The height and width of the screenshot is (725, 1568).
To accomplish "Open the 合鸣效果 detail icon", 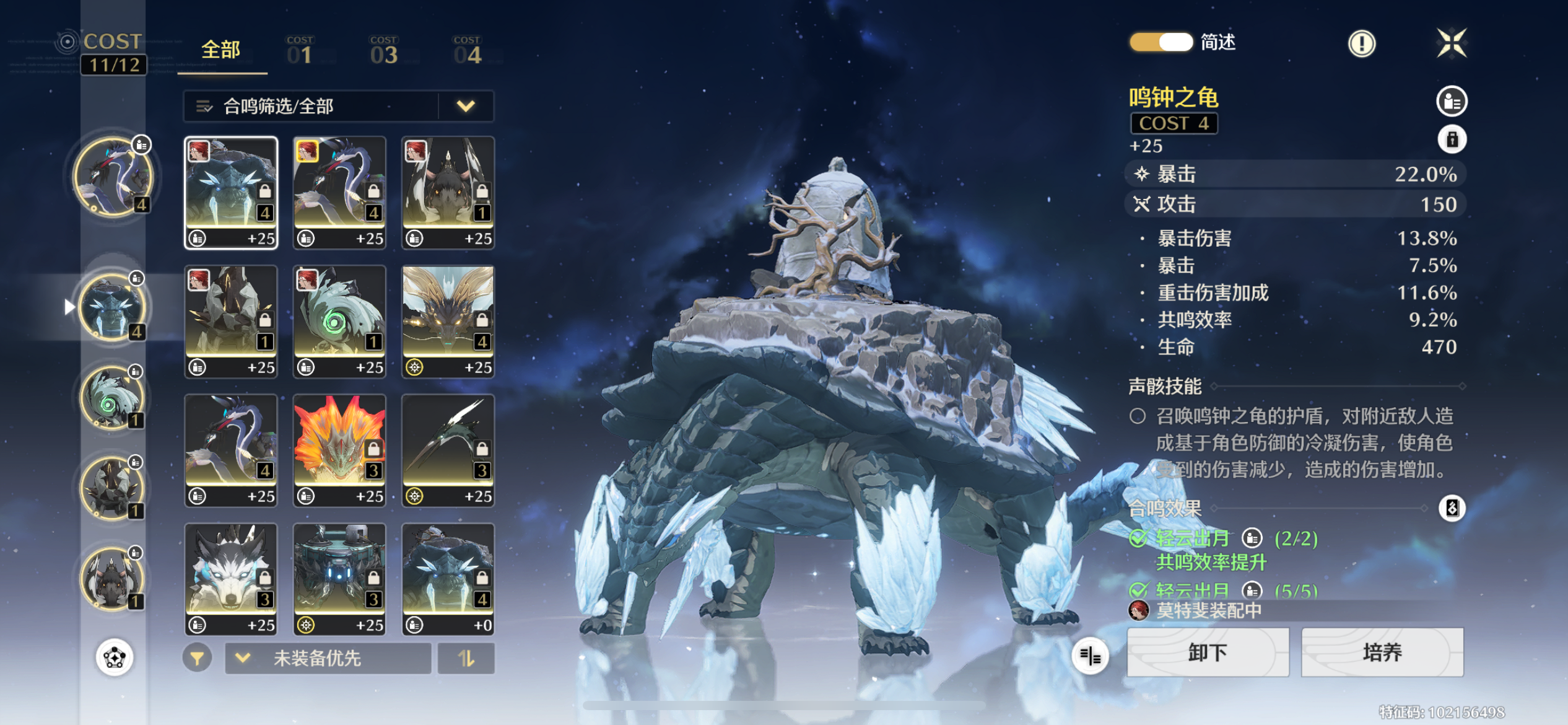I will (x=1452, y=508).
